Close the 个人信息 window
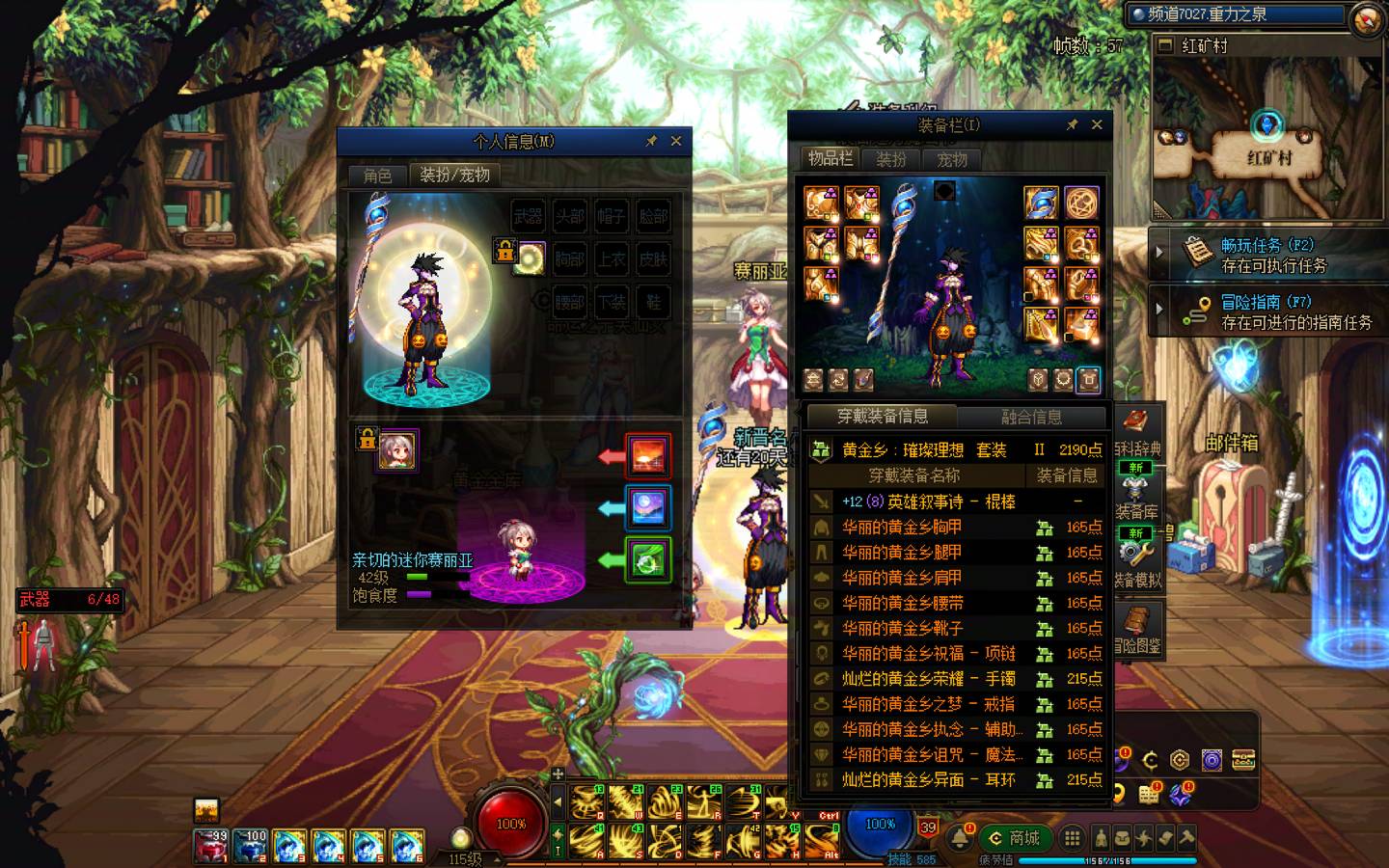Image resolution: width=1389 pixels, height=868 pixels. click(676, 141)
